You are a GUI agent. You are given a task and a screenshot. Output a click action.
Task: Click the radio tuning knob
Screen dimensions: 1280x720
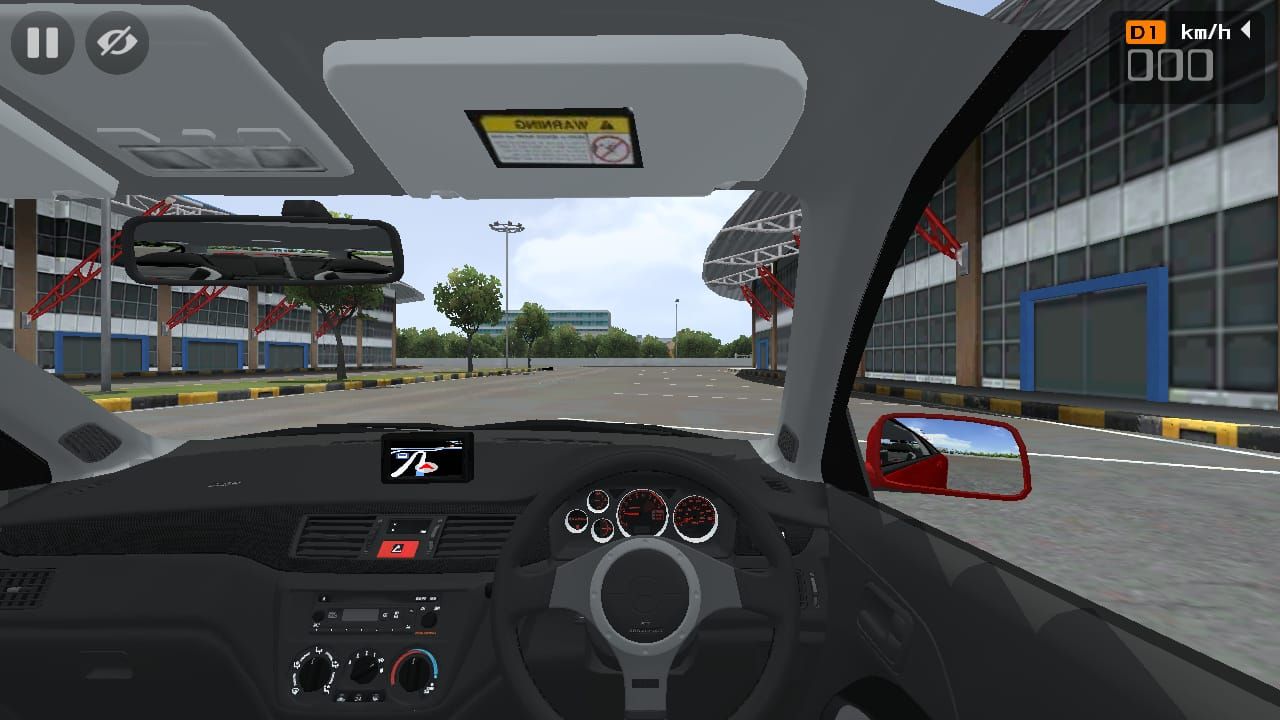coord(429,619)
